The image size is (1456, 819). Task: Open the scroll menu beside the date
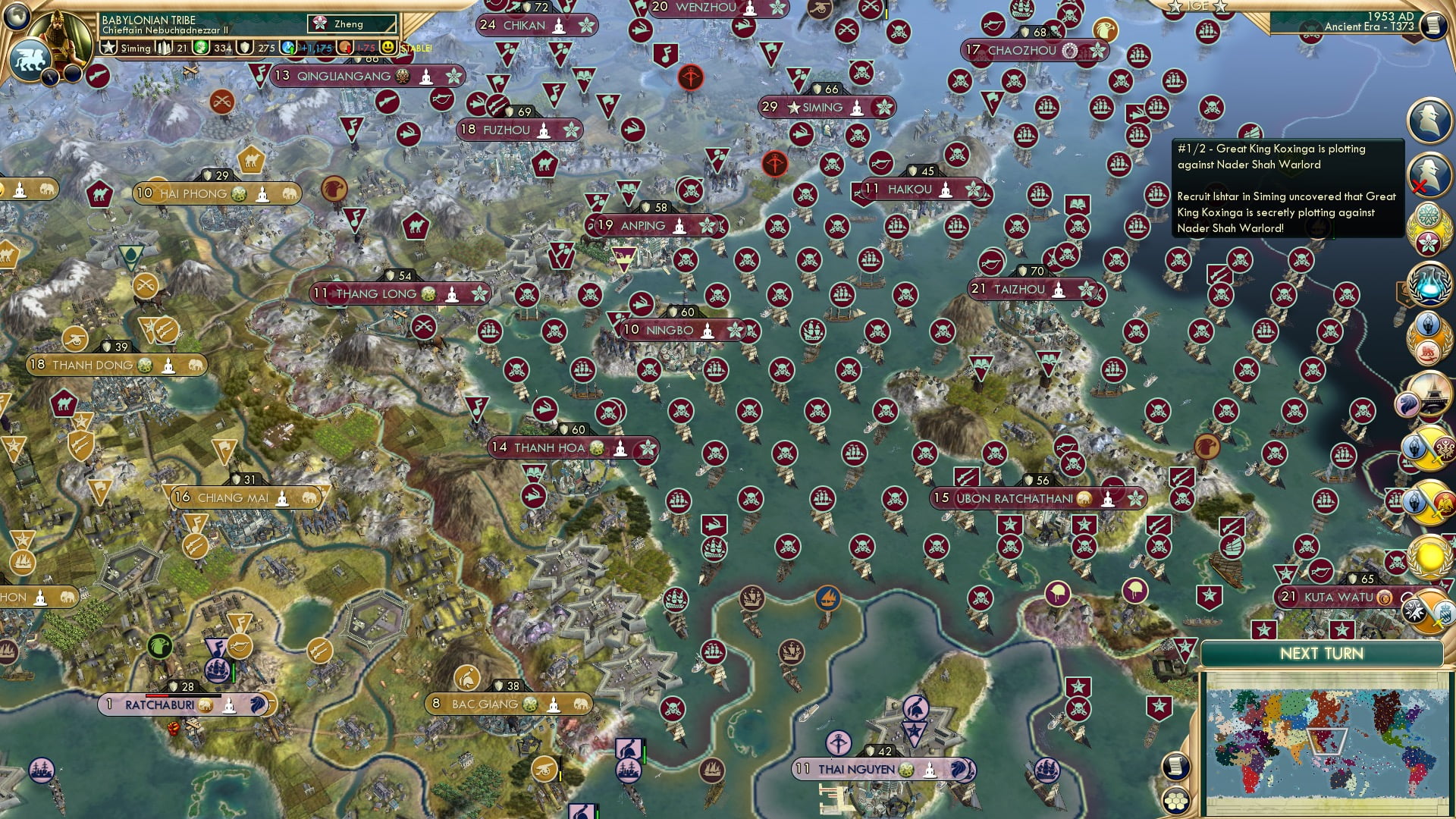pos(1432,25)
